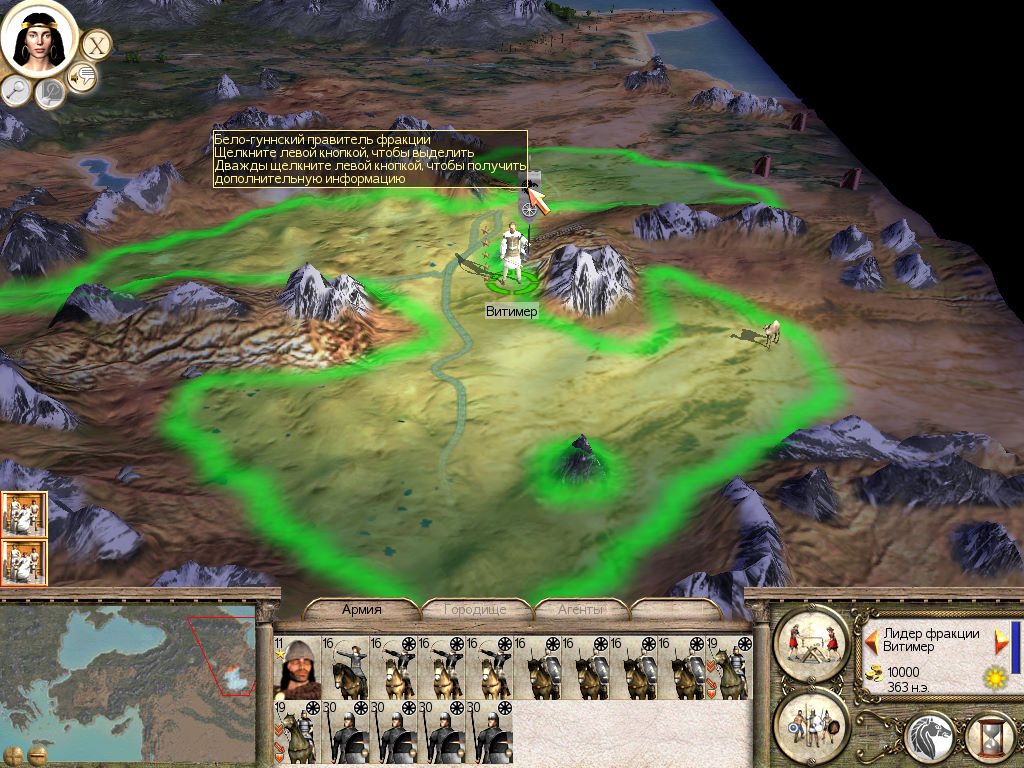The image size is (1024, 768).
Task: Click the advisor's magnifying glass button
Action: click(x=17, y=90)
